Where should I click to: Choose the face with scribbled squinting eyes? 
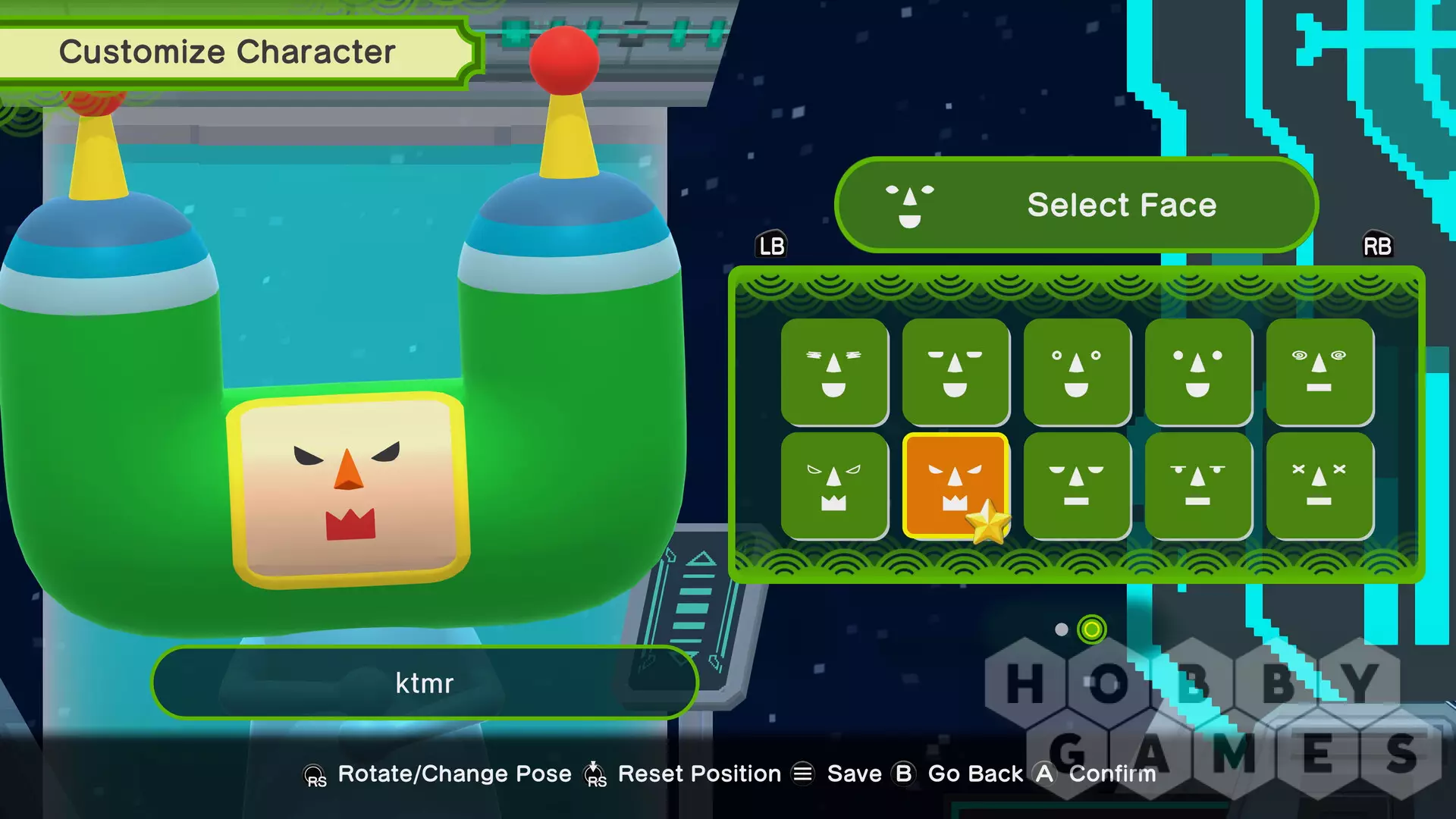(834, 372)
